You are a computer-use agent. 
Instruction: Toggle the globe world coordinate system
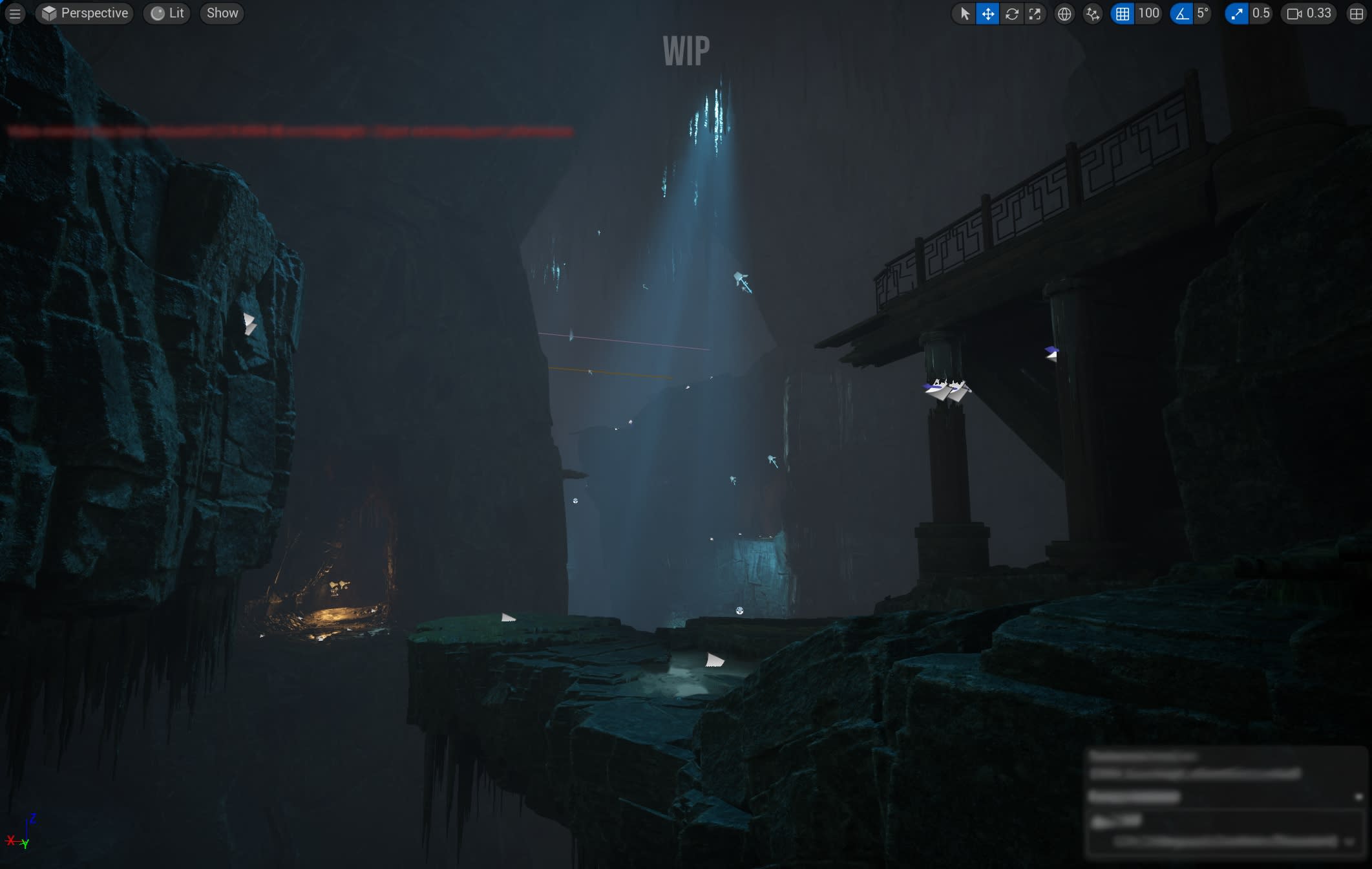pyautogui.click(x=1064, y=14)
